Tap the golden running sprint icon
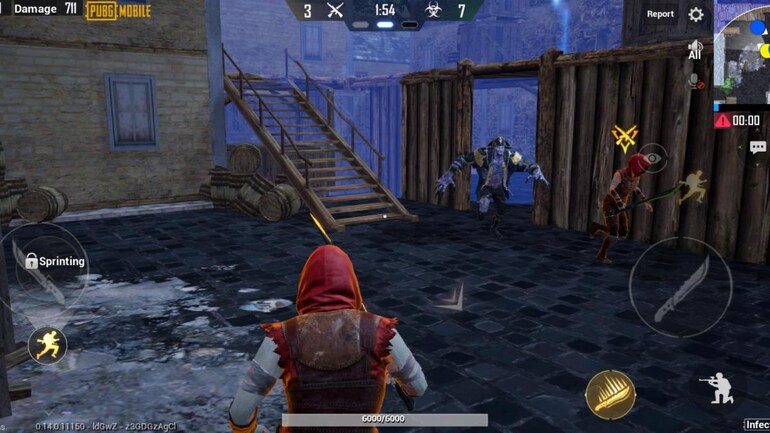Image resolution: width=770 pixels, height=433 pixels. [47, 345]
